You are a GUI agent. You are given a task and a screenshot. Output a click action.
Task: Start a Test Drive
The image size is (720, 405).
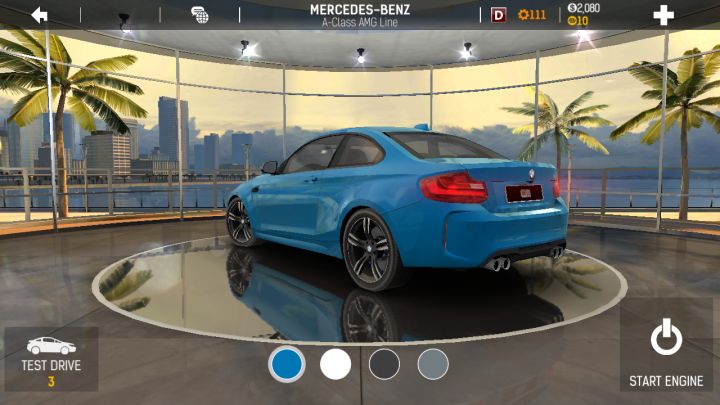(51, 359)
